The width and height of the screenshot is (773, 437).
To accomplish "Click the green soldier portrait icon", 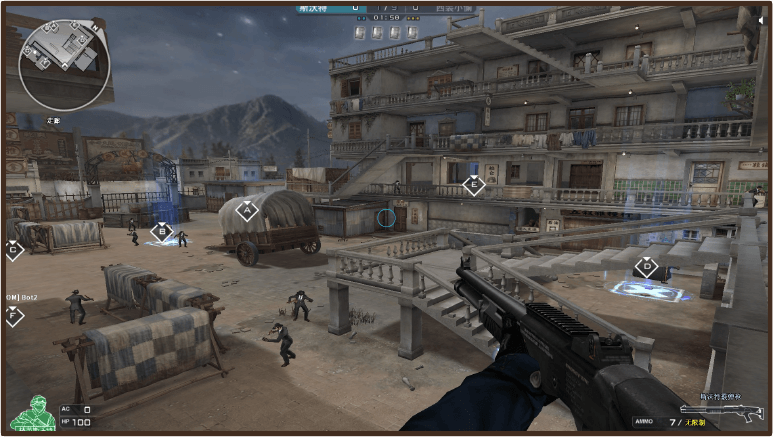I will 30,411.
